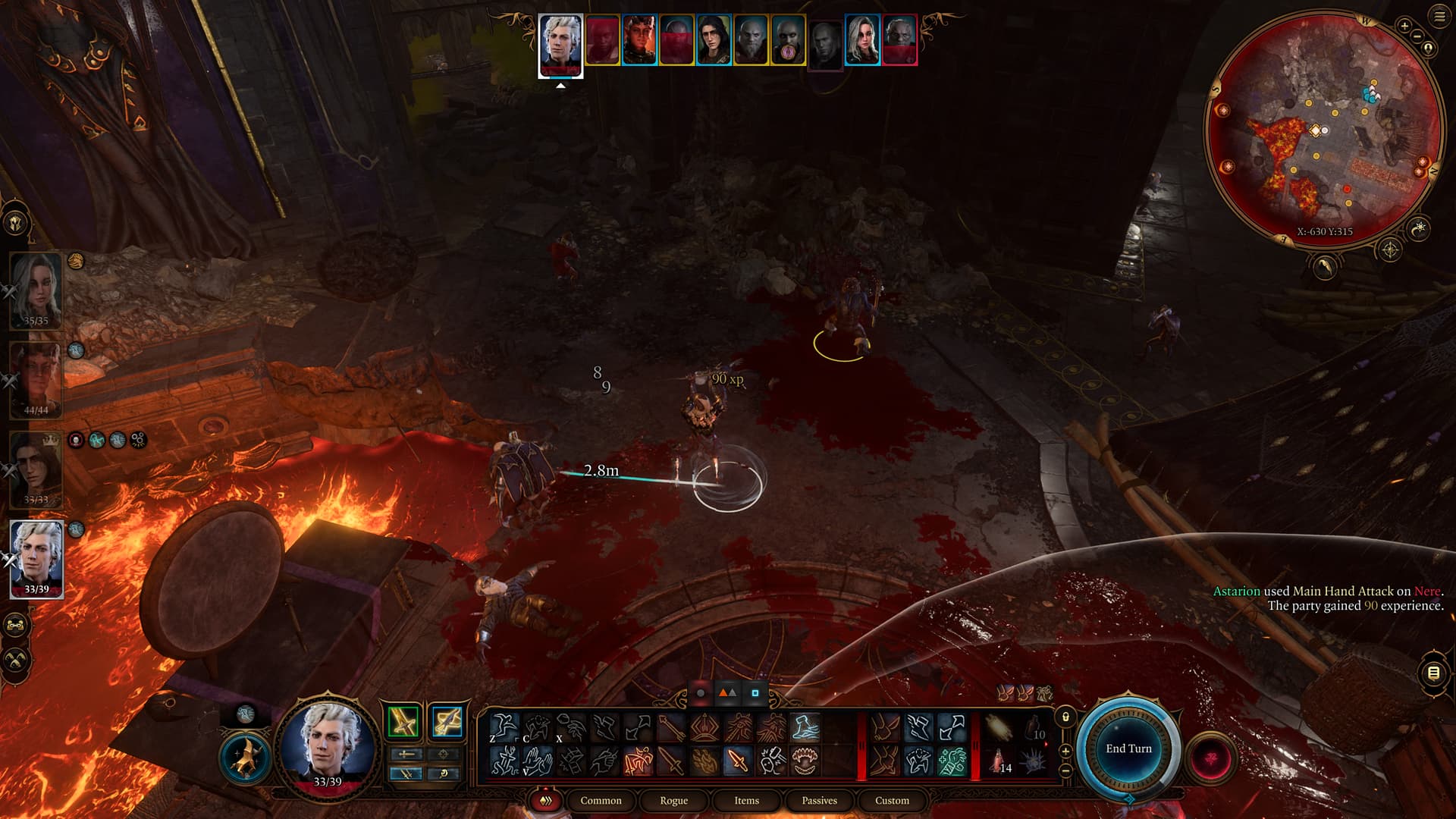Image resolution: width=1456 pixels, height=819 pixels.
Task: Use the health potion with count 14
Action: tap(999, 760)
